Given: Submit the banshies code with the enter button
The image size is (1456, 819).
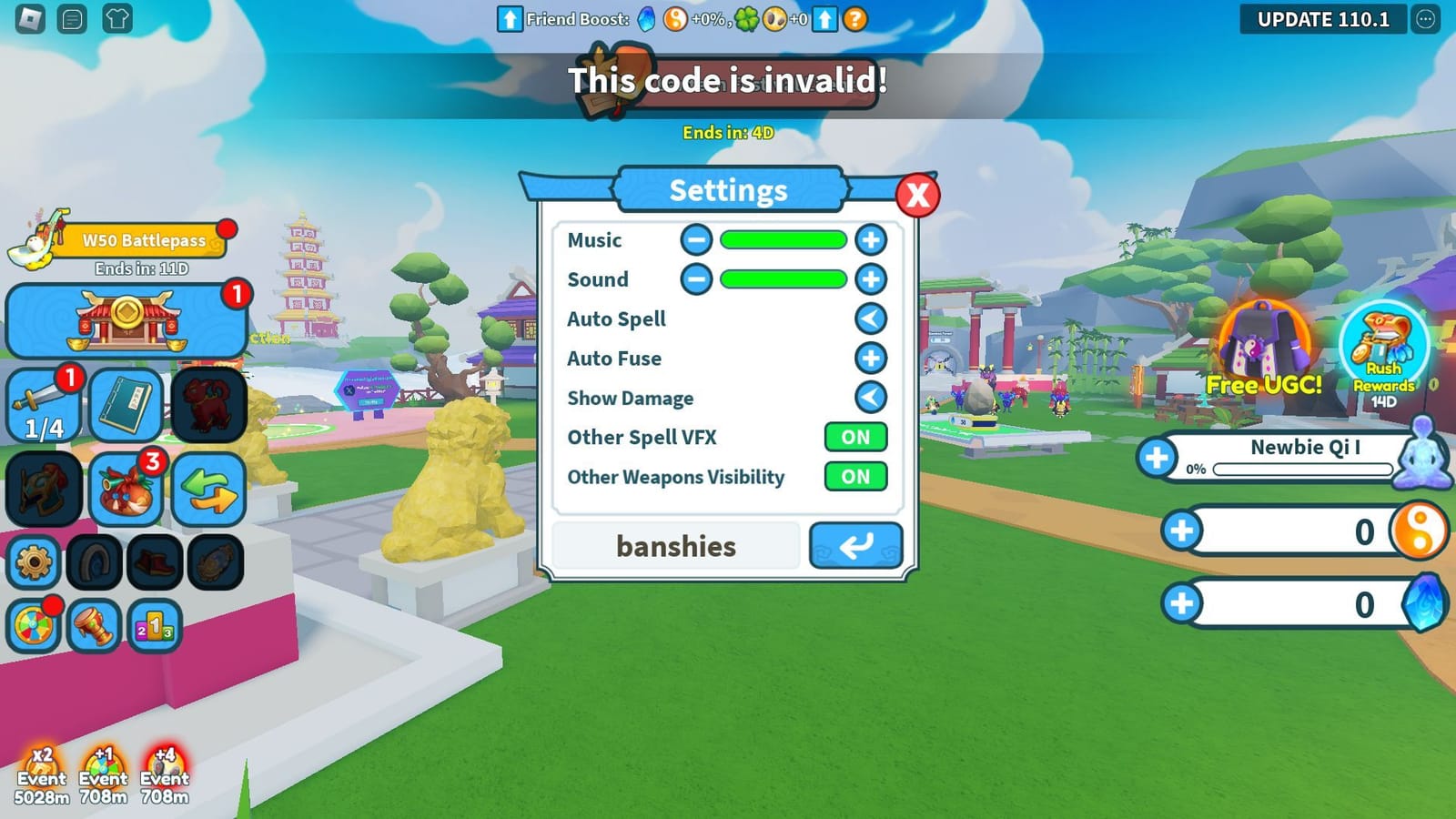Looking at the screenshot, I should point(854,546).
